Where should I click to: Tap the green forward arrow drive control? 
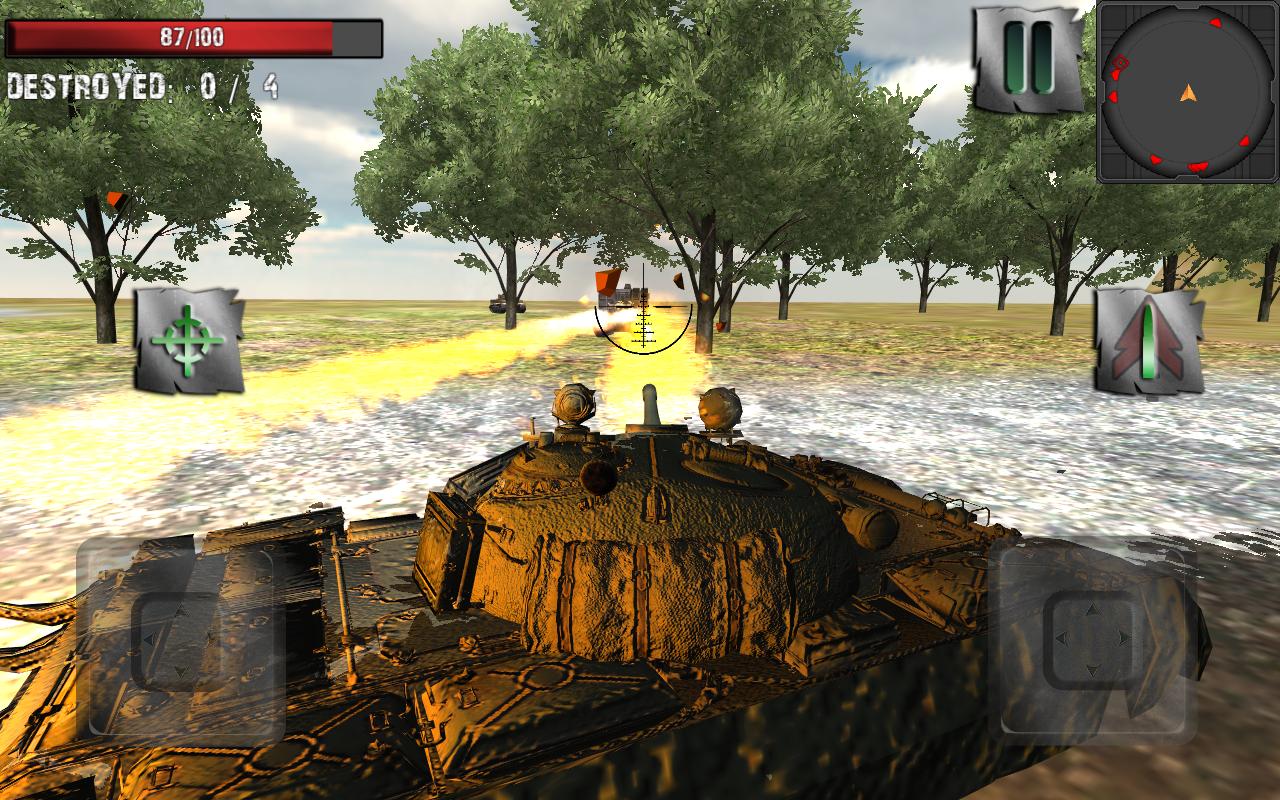coord(1148,339)
